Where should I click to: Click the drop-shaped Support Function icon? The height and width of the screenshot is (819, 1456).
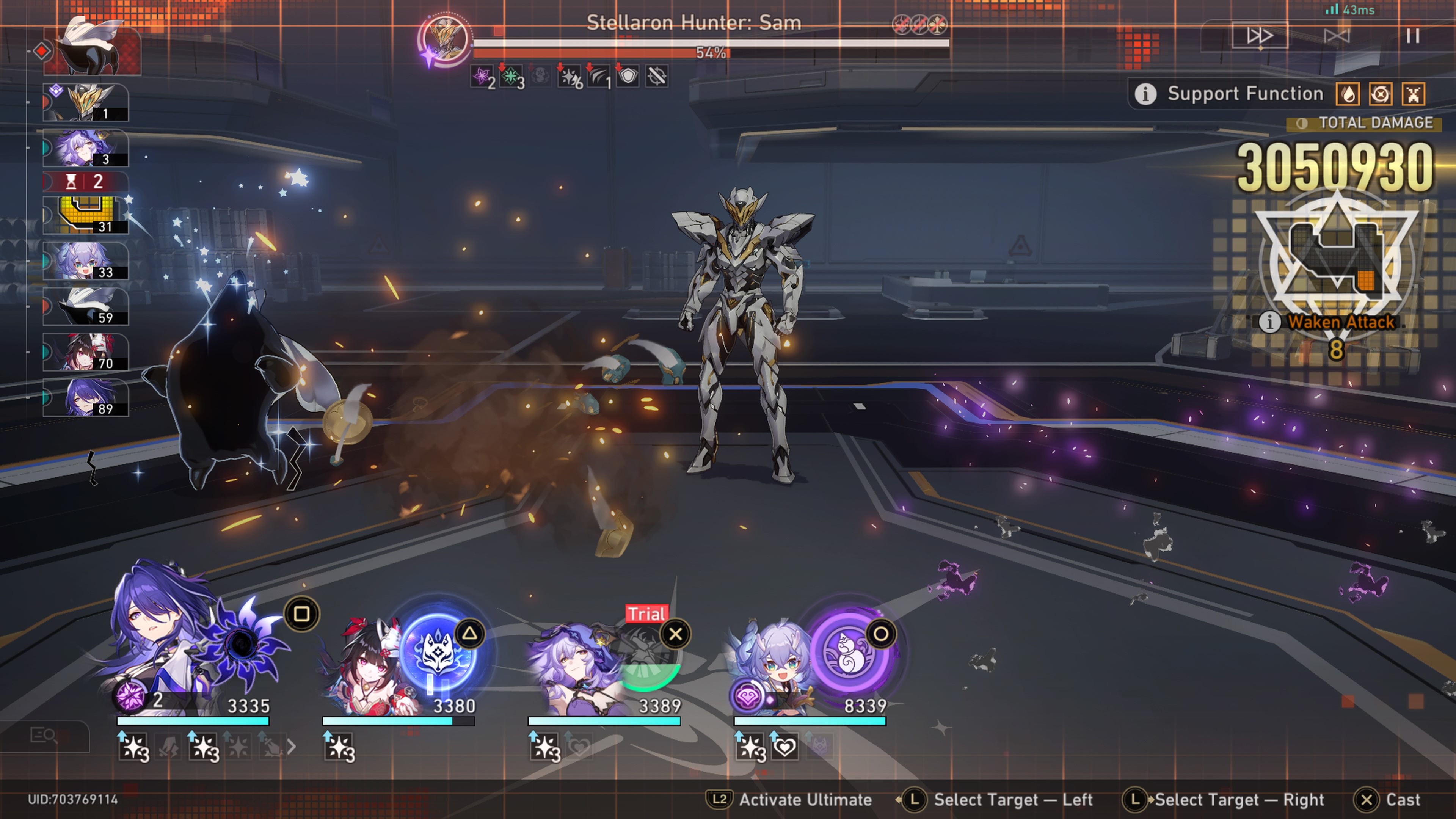pyautogui.click(x=1348, y=94)
